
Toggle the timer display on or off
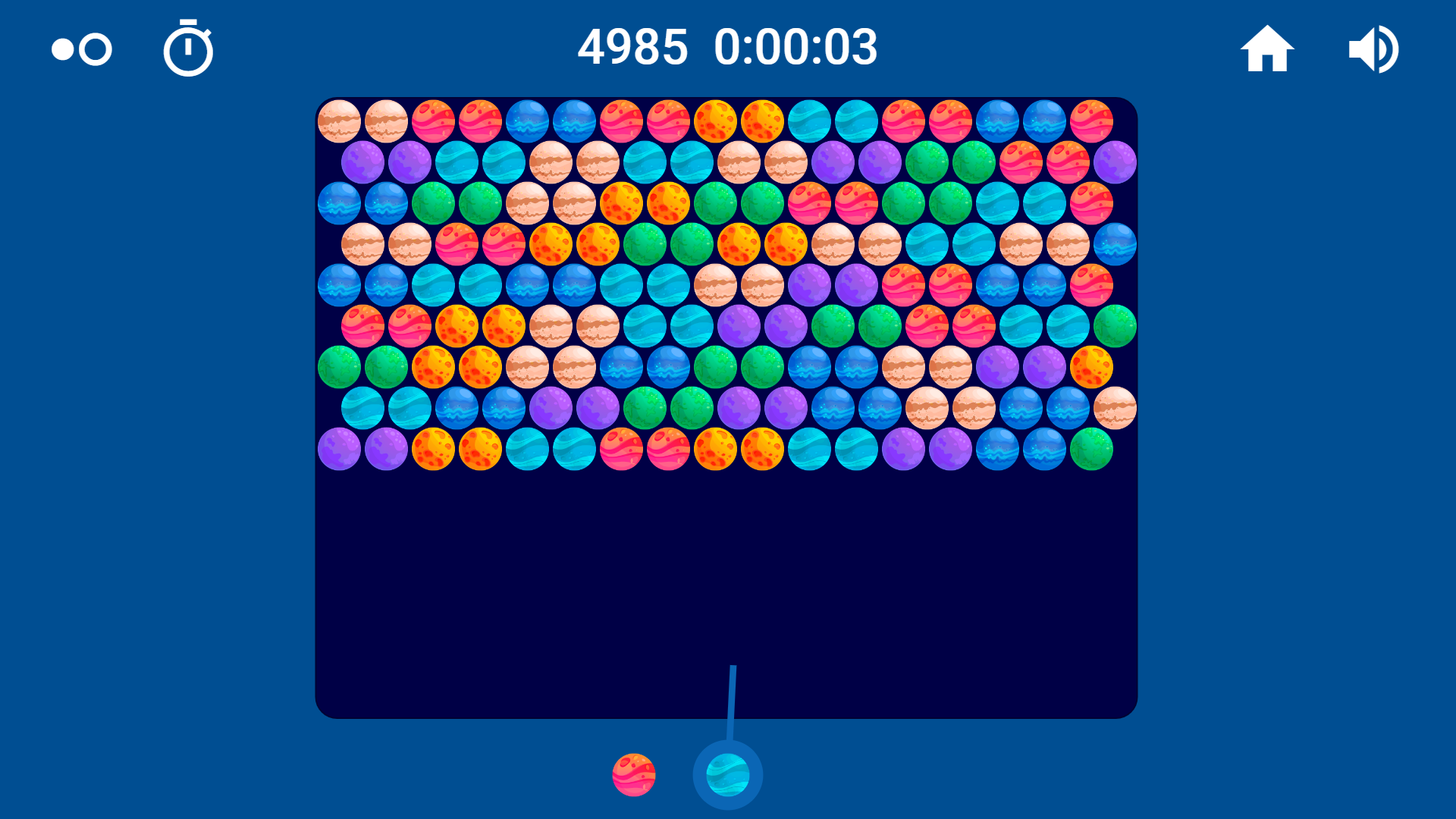188,49
